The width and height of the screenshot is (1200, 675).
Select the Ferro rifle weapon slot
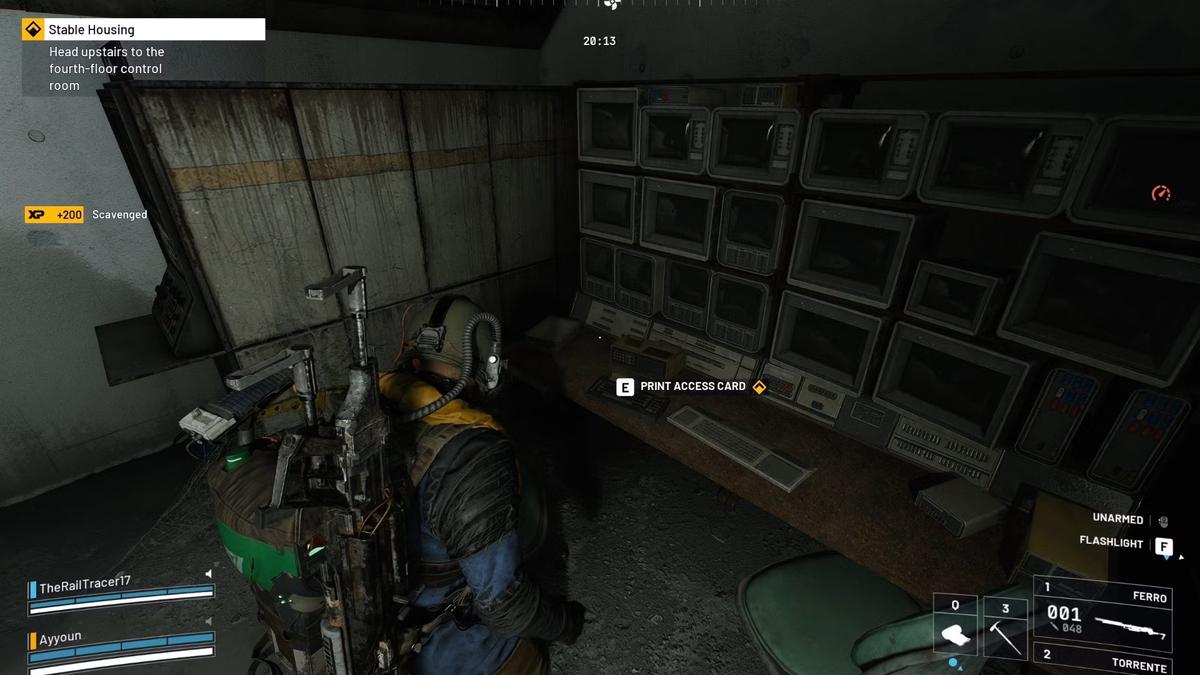pos(1103,612)
